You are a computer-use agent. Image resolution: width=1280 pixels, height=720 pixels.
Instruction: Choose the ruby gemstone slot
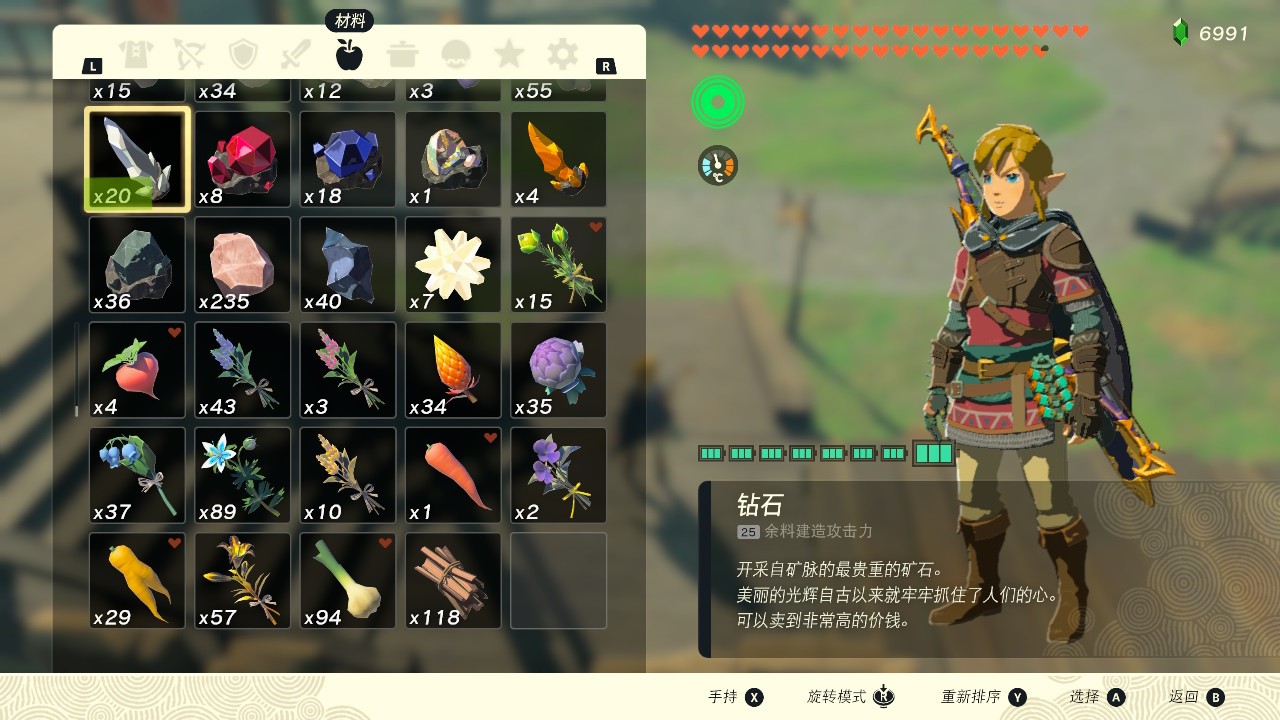pos(243,159)
